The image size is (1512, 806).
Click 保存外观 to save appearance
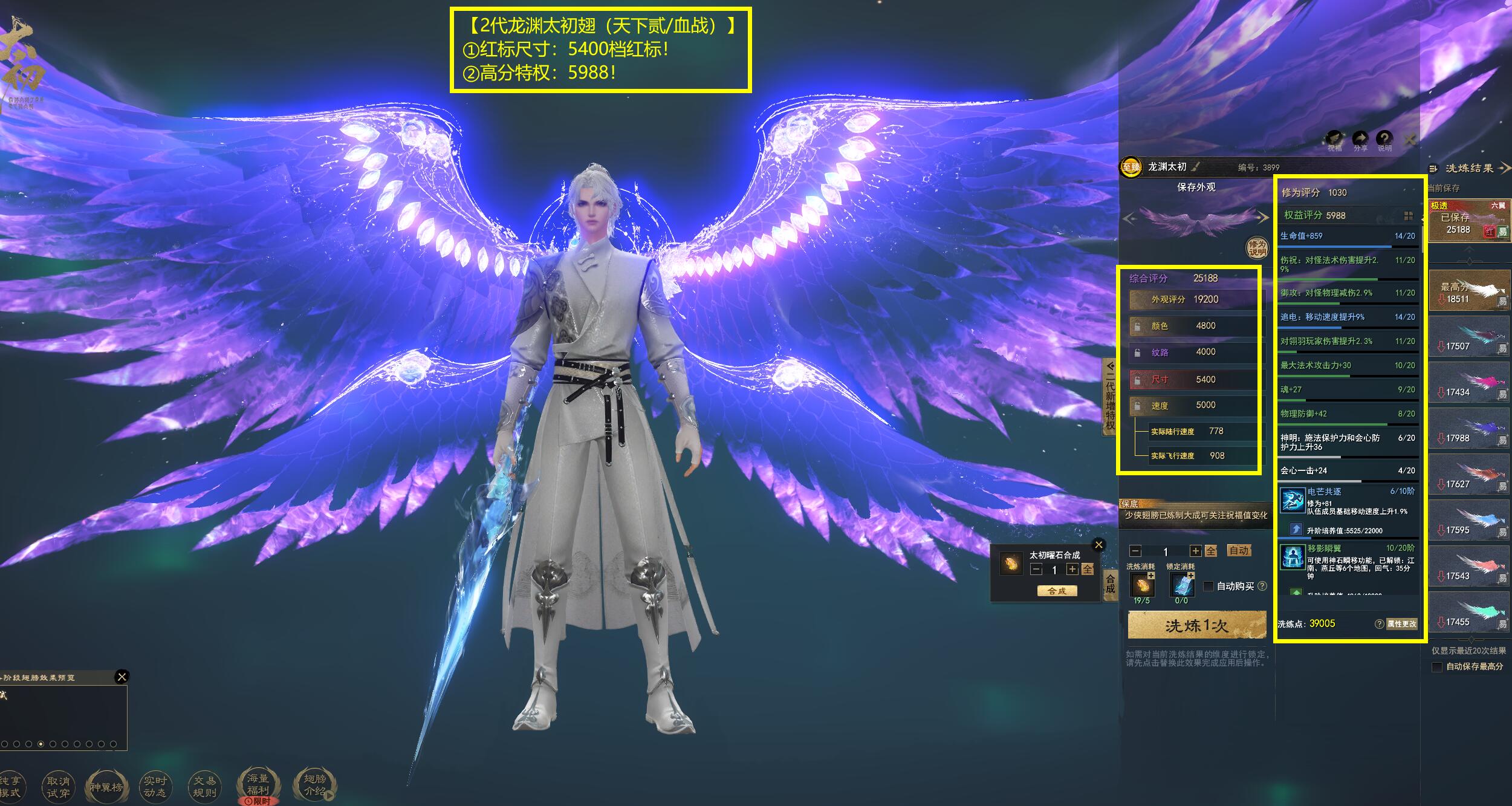click(x=1196, y=187)
